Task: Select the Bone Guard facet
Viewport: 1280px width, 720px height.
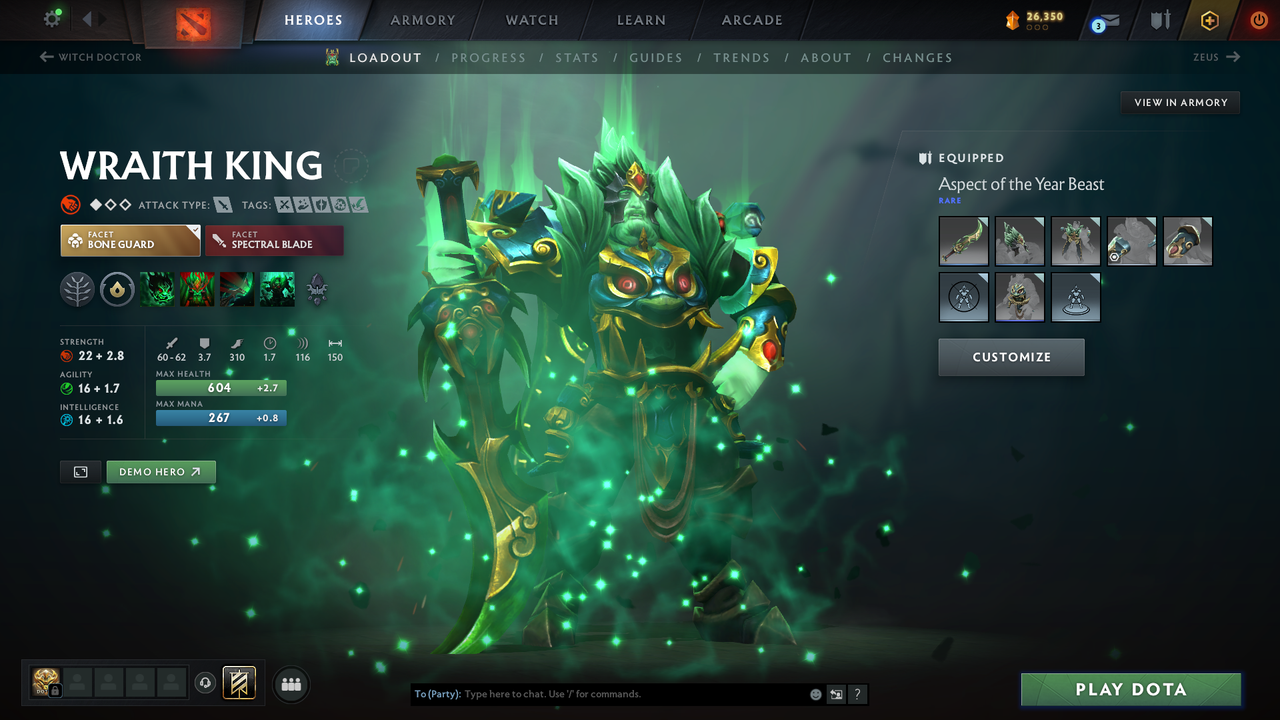Action: 130,240
